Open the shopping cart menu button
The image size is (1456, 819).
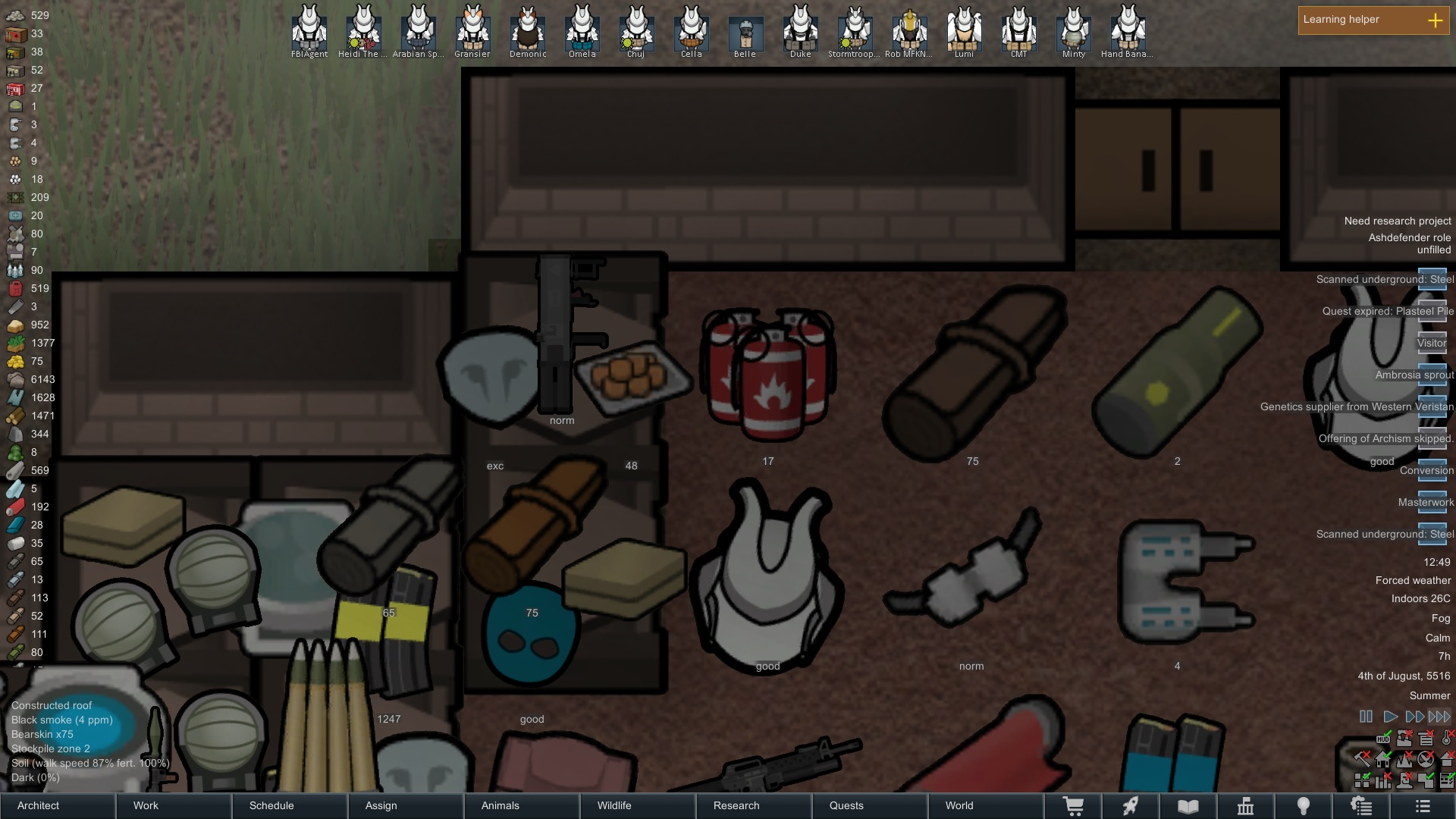[x=1073, y=806]
